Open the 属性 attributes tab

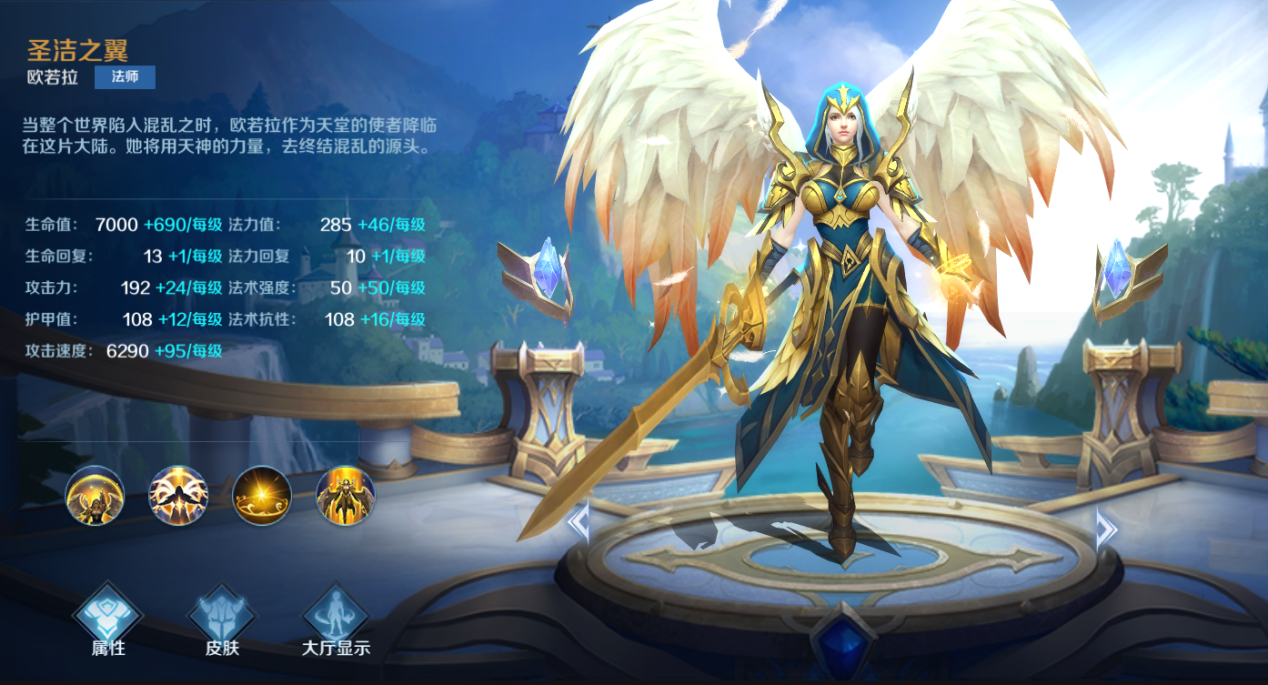pos(108,619)
